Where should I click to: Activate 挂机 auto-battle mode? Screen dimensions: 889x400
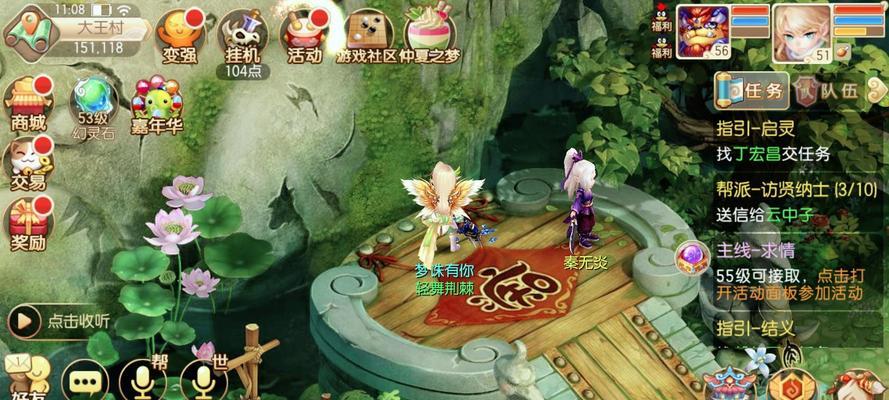coord(241,37)
